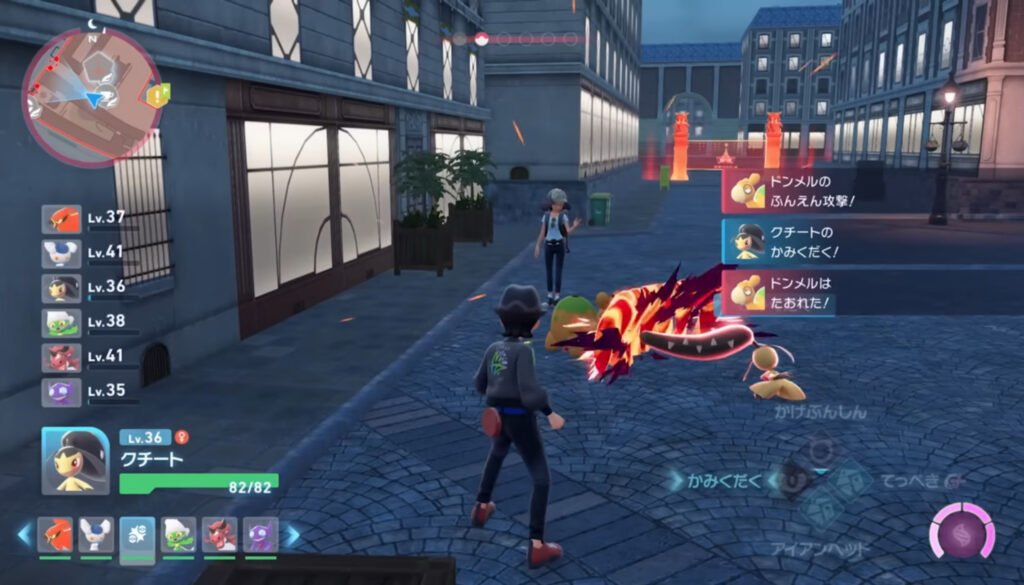
Task: Select the Lv.36 Mawile in the party list
Action: [x=61, y=288]
